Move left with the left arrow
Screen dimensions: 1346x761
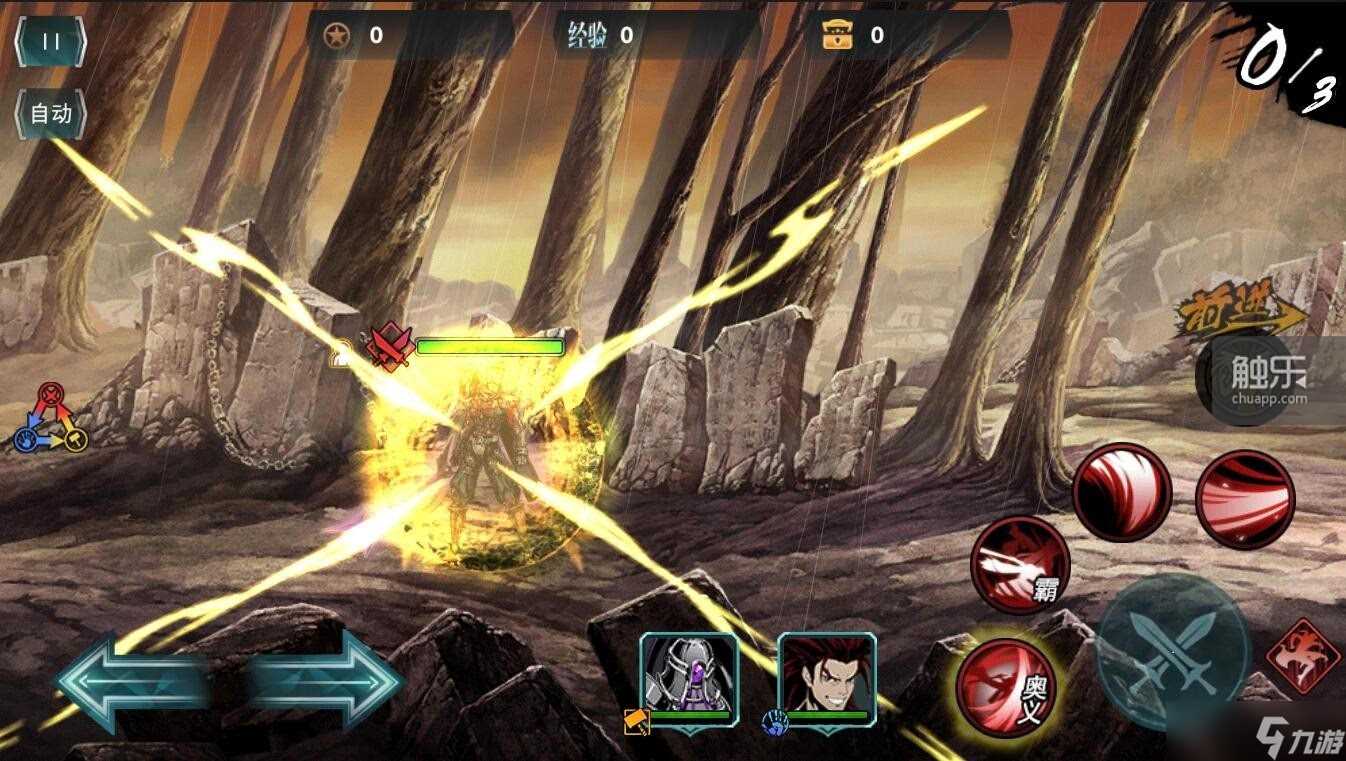coord(130,683)
